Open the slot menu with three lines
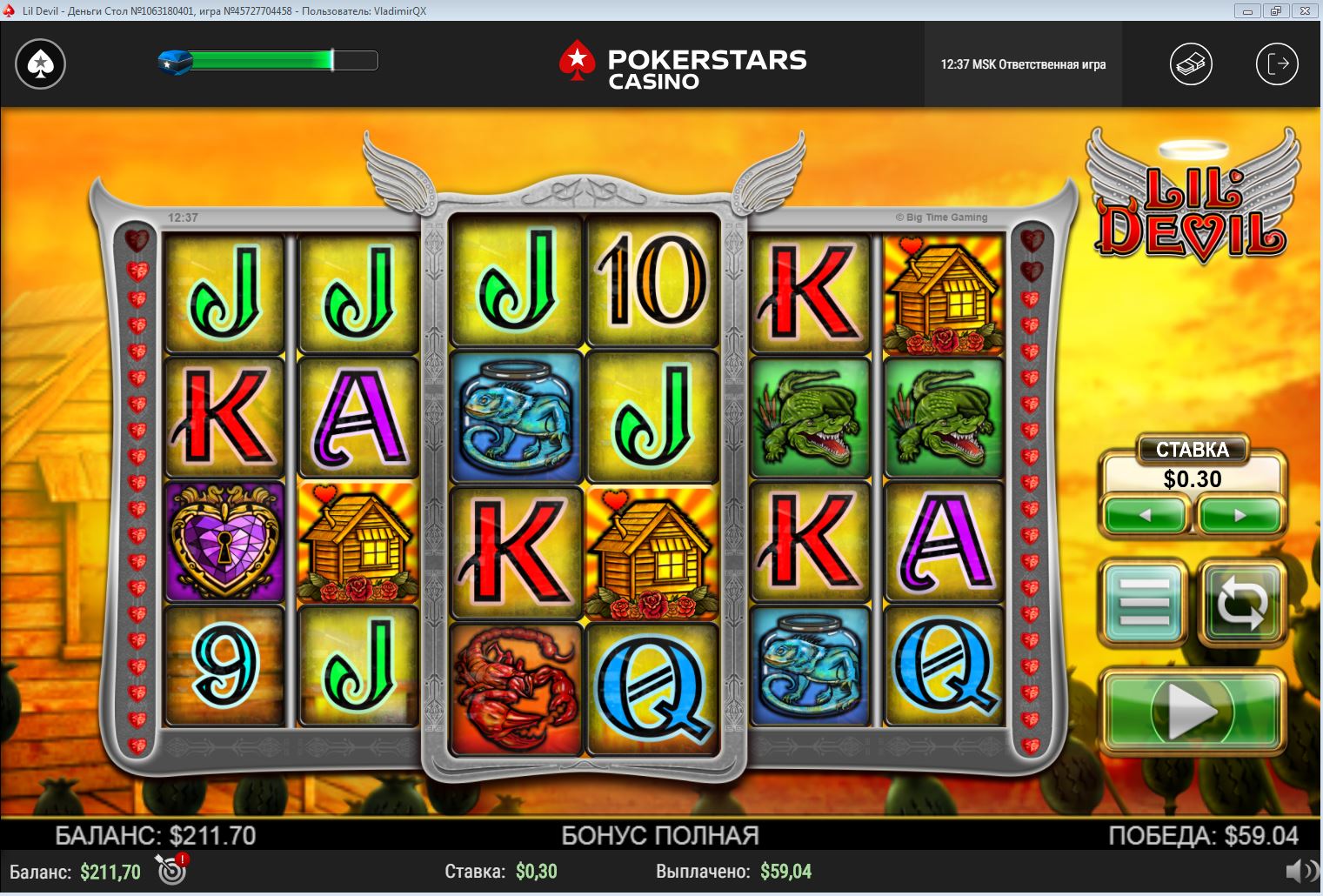This screenshot has width=1323, height=896. coord(1145,601)
